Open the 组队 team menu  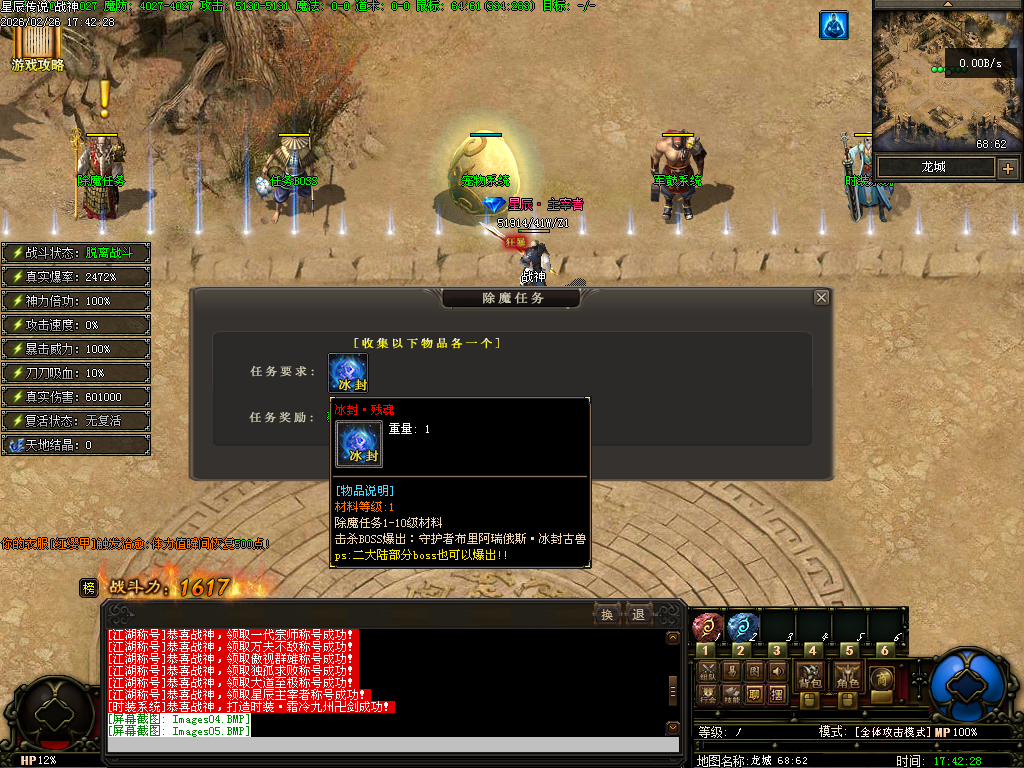708,670
